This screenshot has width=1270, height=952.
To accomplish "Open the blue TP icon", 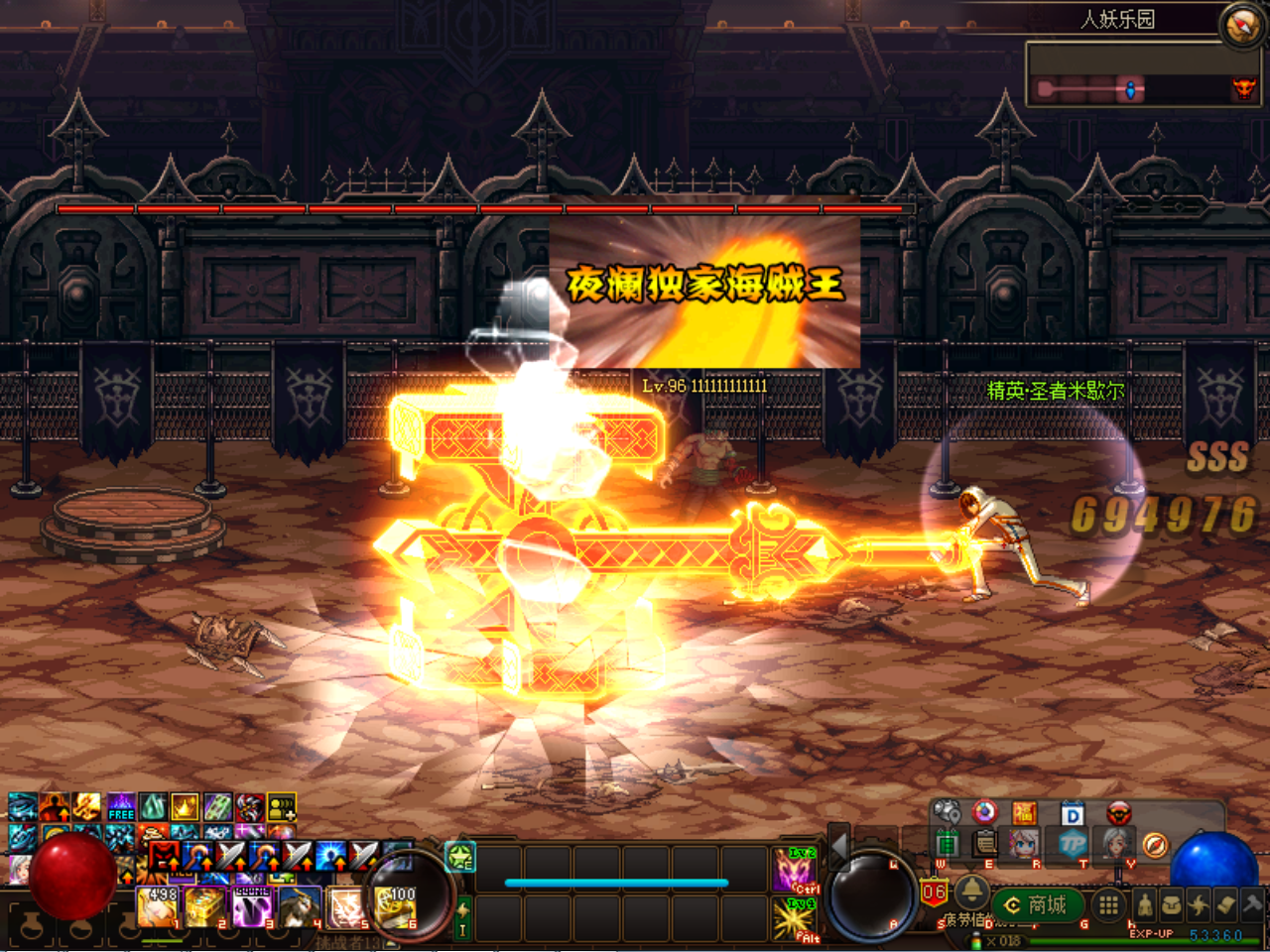I will [1073, 845].
